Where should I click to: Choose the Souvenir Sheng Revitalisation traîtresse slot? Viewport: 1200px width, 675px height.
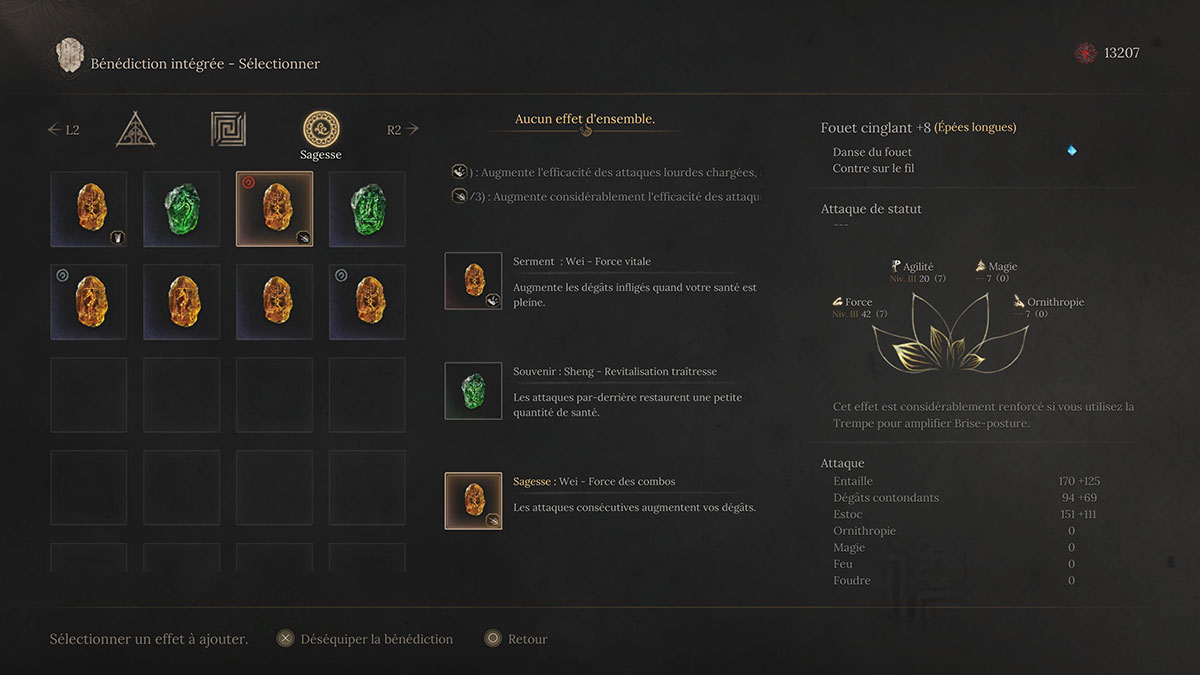click(473, 391)
